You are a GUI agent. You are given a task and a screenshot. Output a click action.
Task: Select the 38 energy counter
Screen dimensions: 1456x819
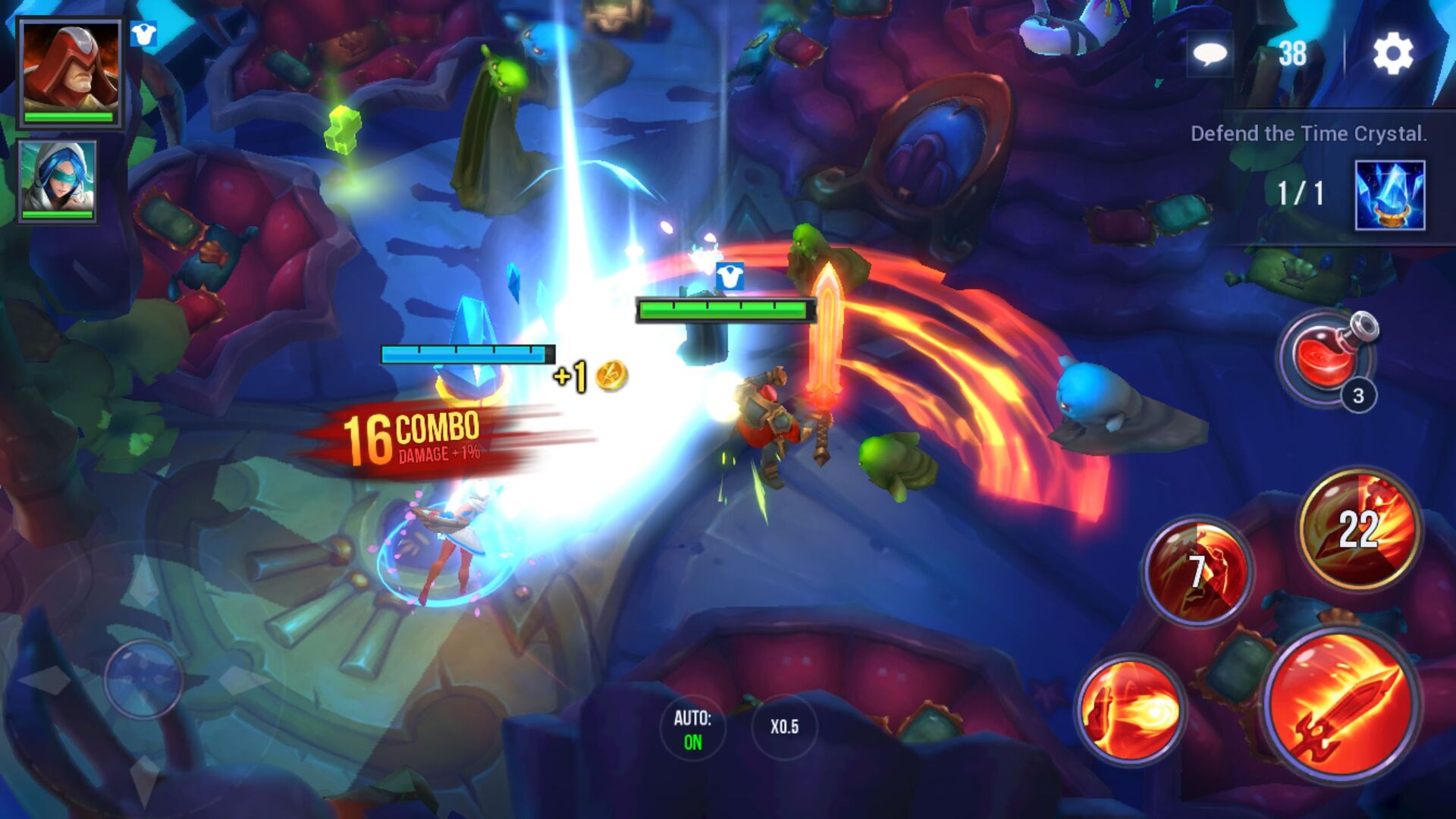click(x=1292, y=52)
